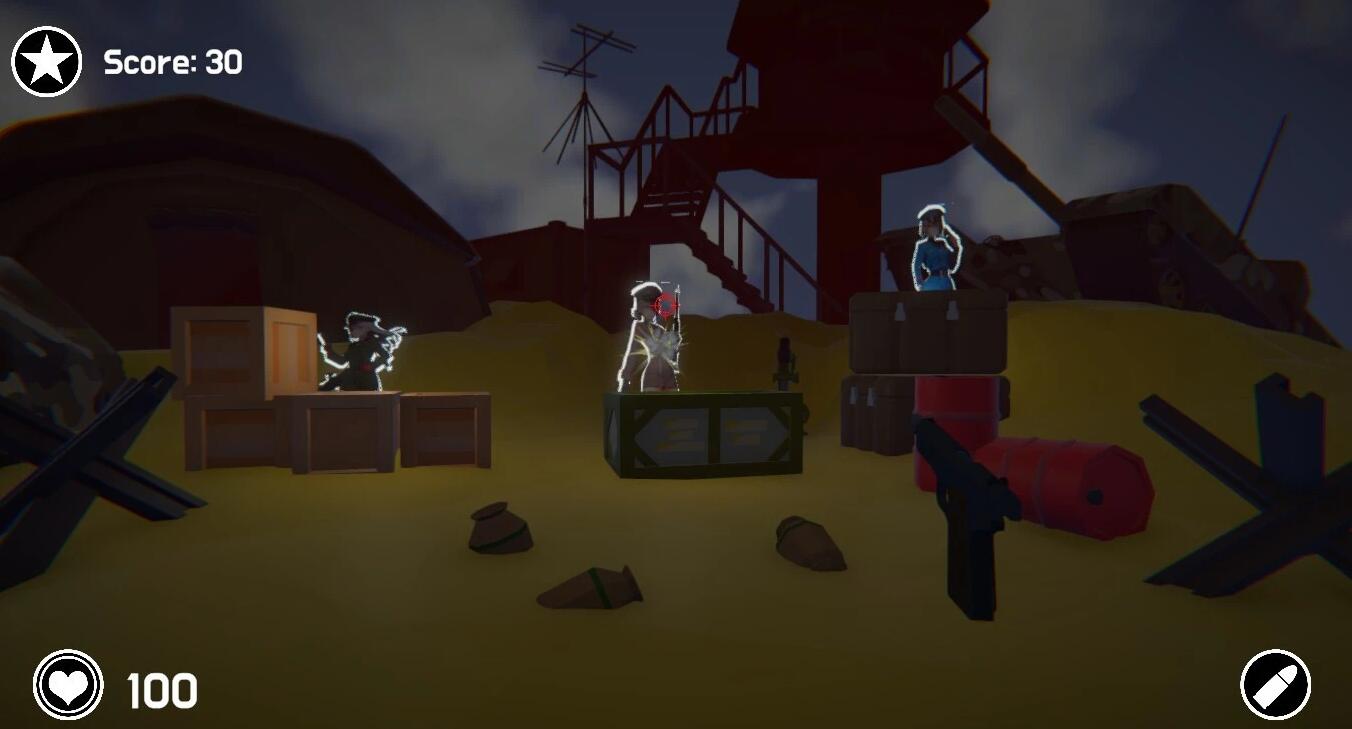Click the star score icon
1352x729 pixels.
46,62
